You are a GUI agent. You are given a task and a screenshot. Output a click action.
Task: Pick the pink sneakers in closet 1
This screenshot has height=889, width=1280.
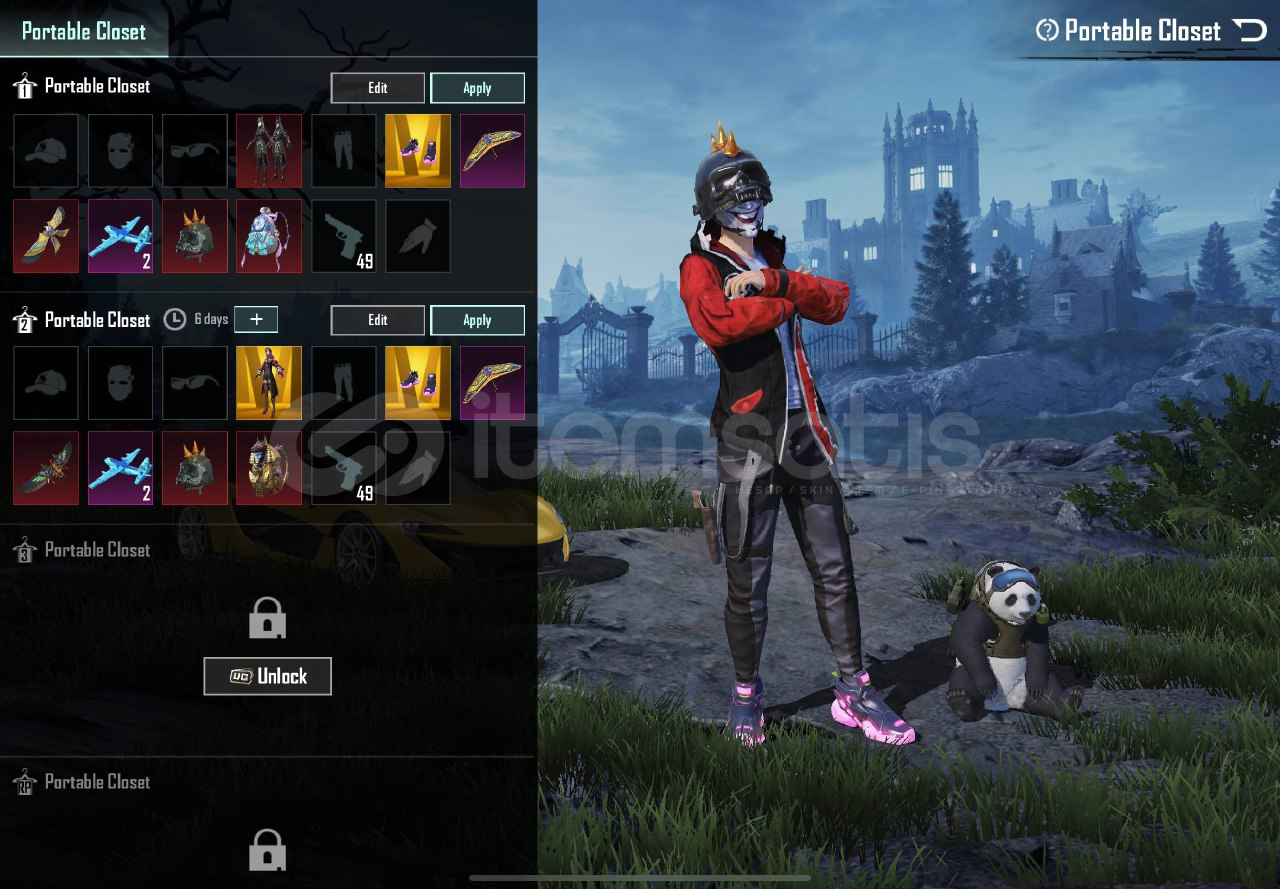tap(418, 151)
